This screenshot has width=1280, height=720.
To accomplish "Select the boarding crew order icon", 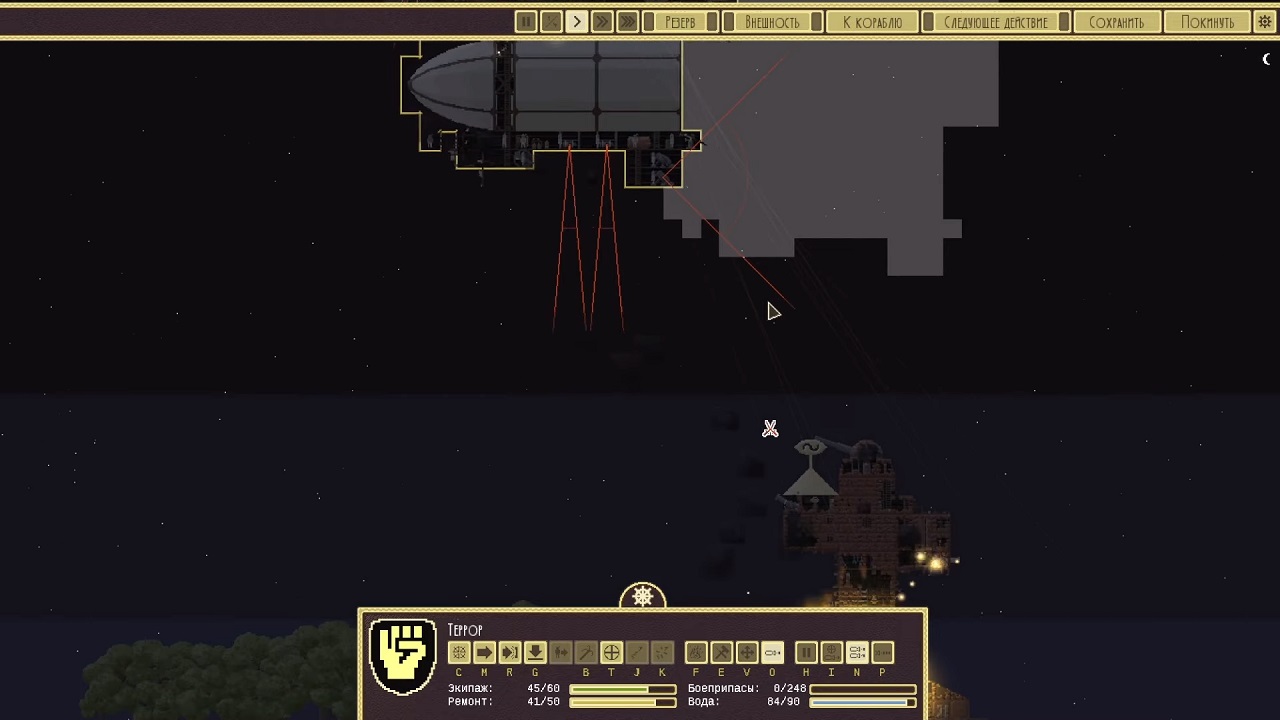I will 560,652.
